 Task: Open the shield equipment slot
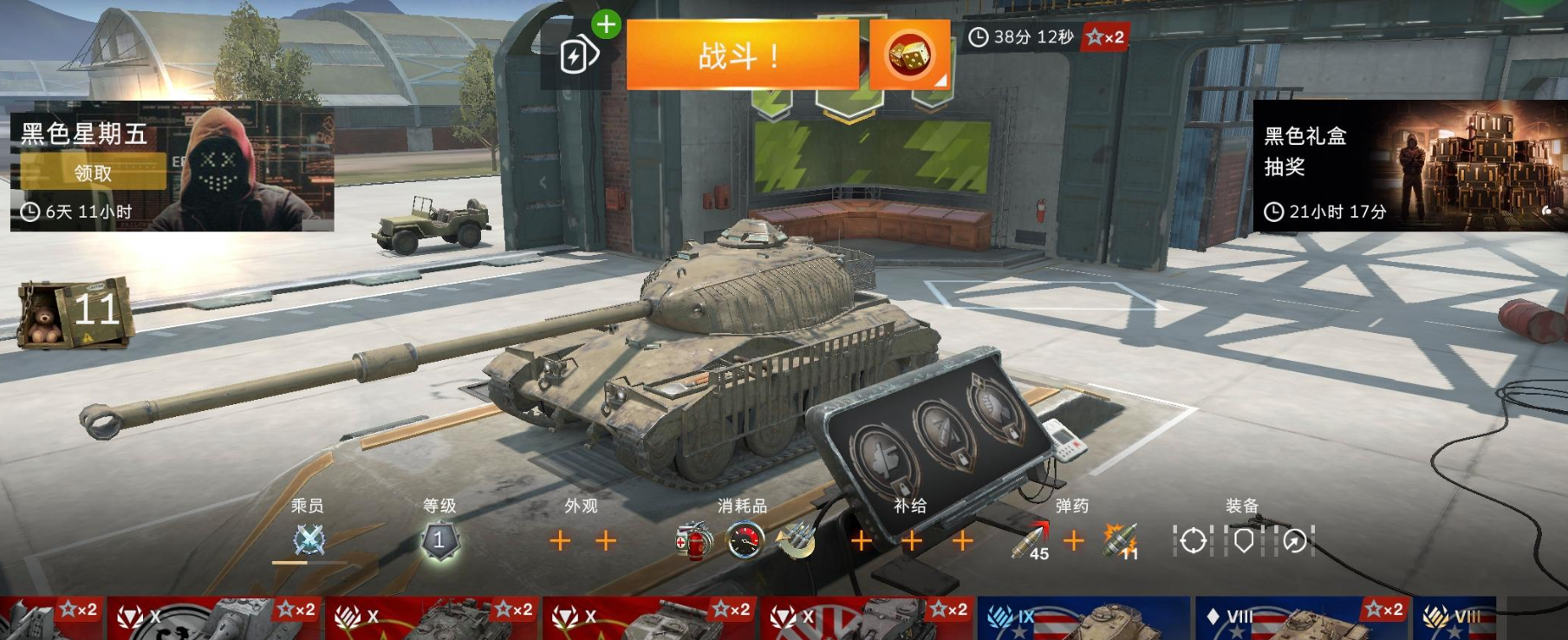pos(1244,541)
